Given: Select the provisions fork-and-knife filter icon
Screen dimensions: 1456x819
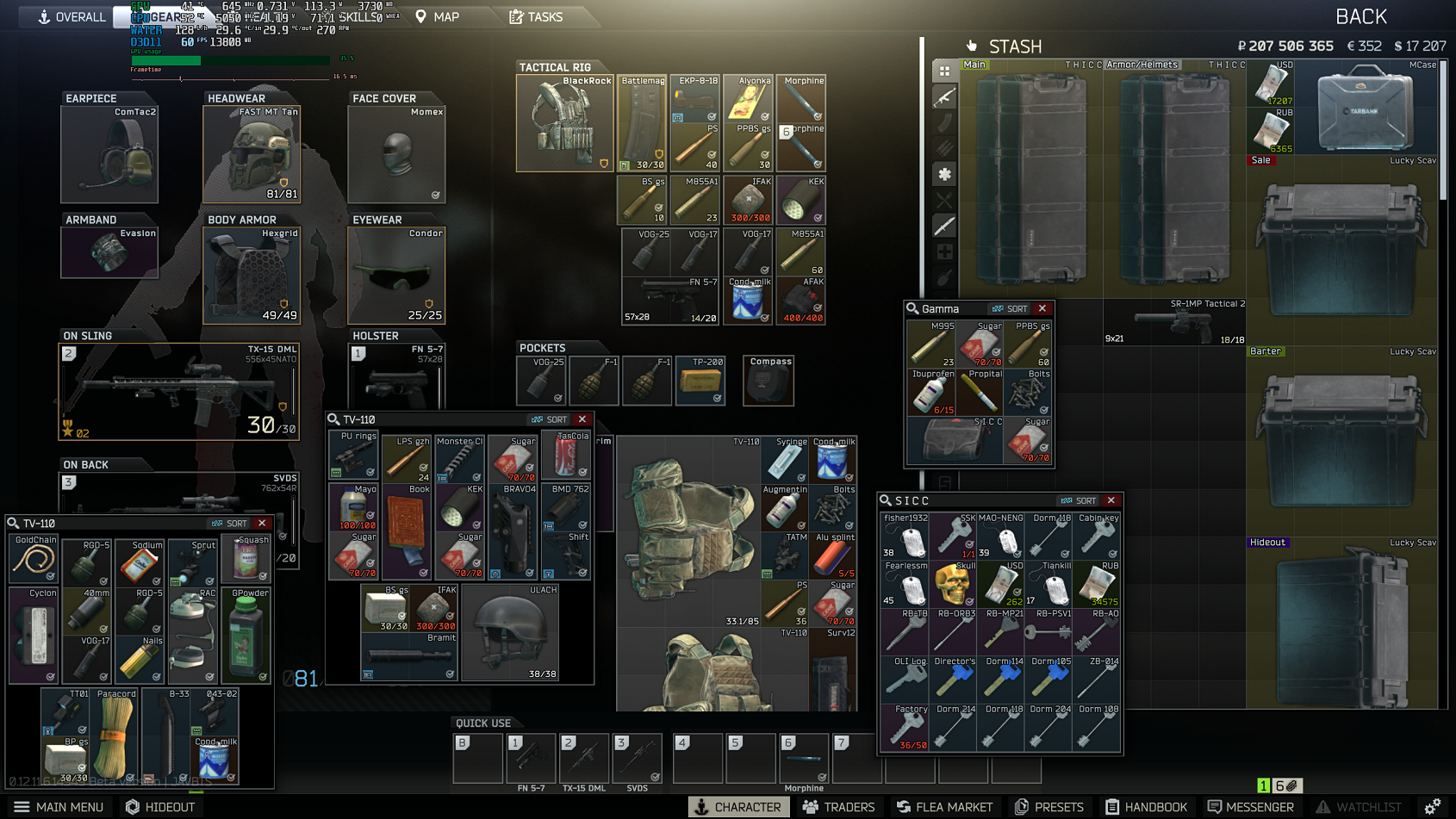Looking at the screenshot, I should click(944, 200).
